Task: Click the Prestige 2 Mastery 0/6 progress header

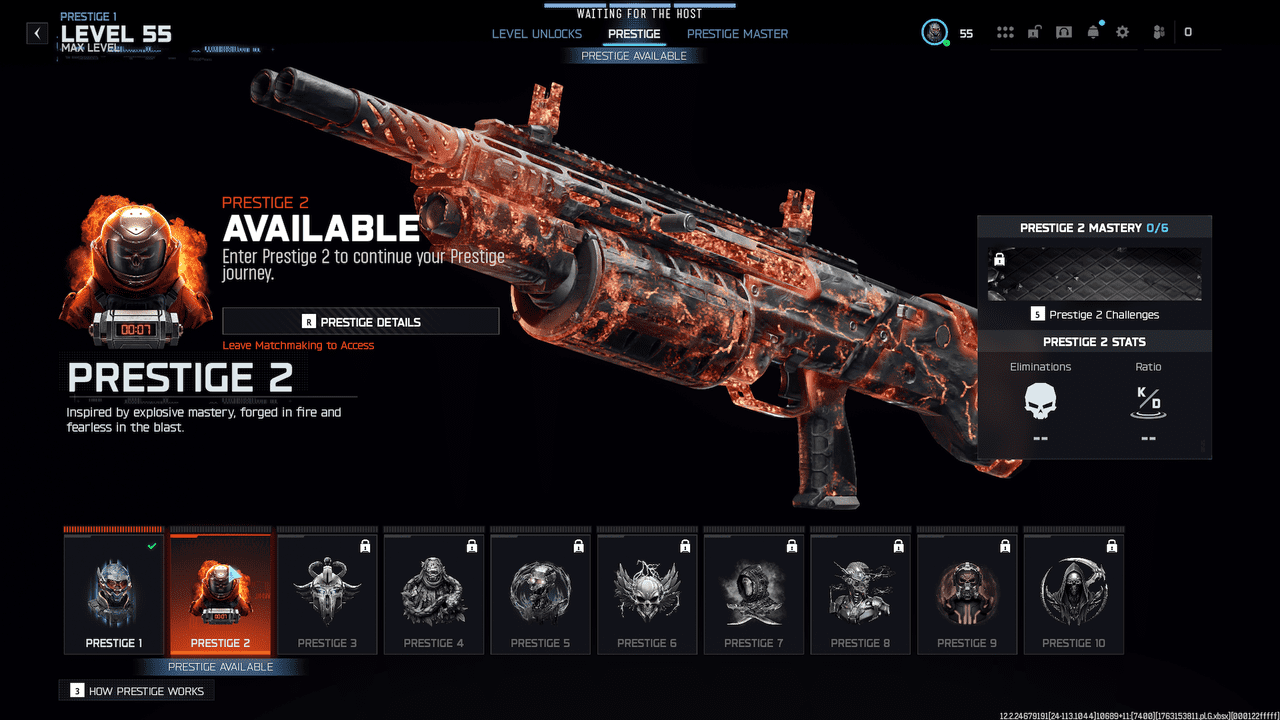Action: click(x=1093, y=227)
